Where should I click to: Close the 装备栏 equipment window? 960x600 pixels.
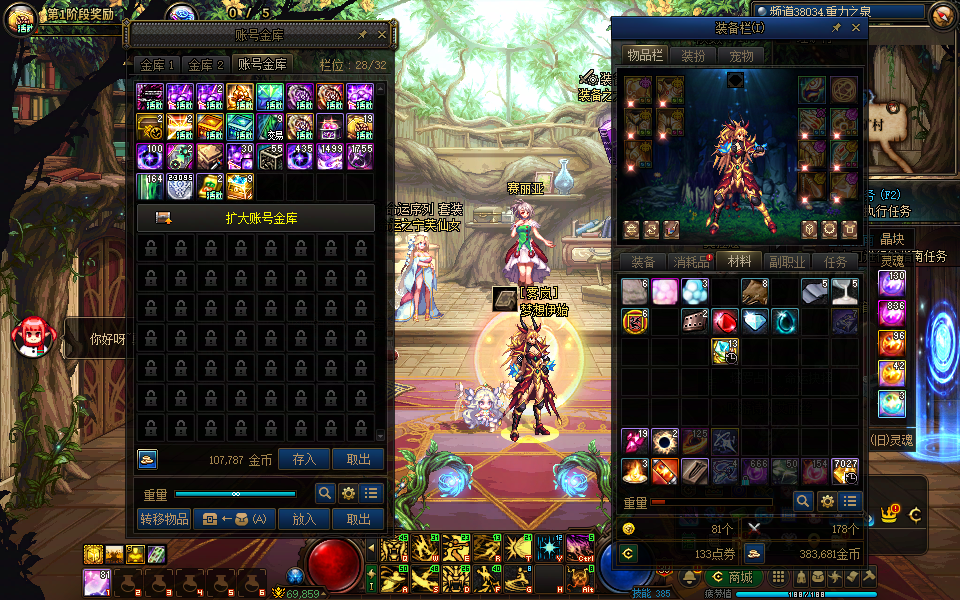tap(856, 29)
